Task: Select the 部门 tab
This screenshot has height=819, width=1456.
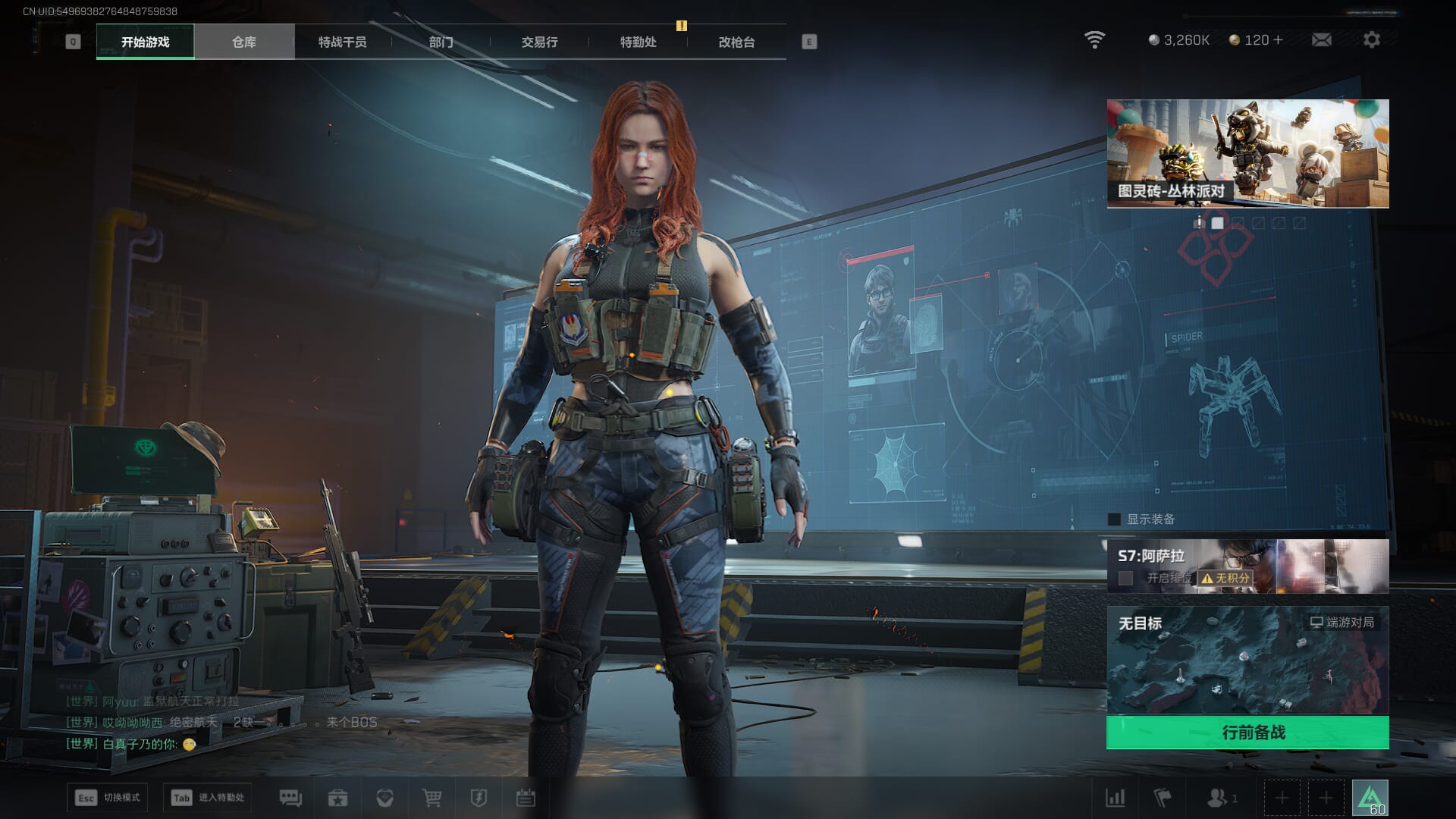Action: pyautogui.click(x=441, y=42)
